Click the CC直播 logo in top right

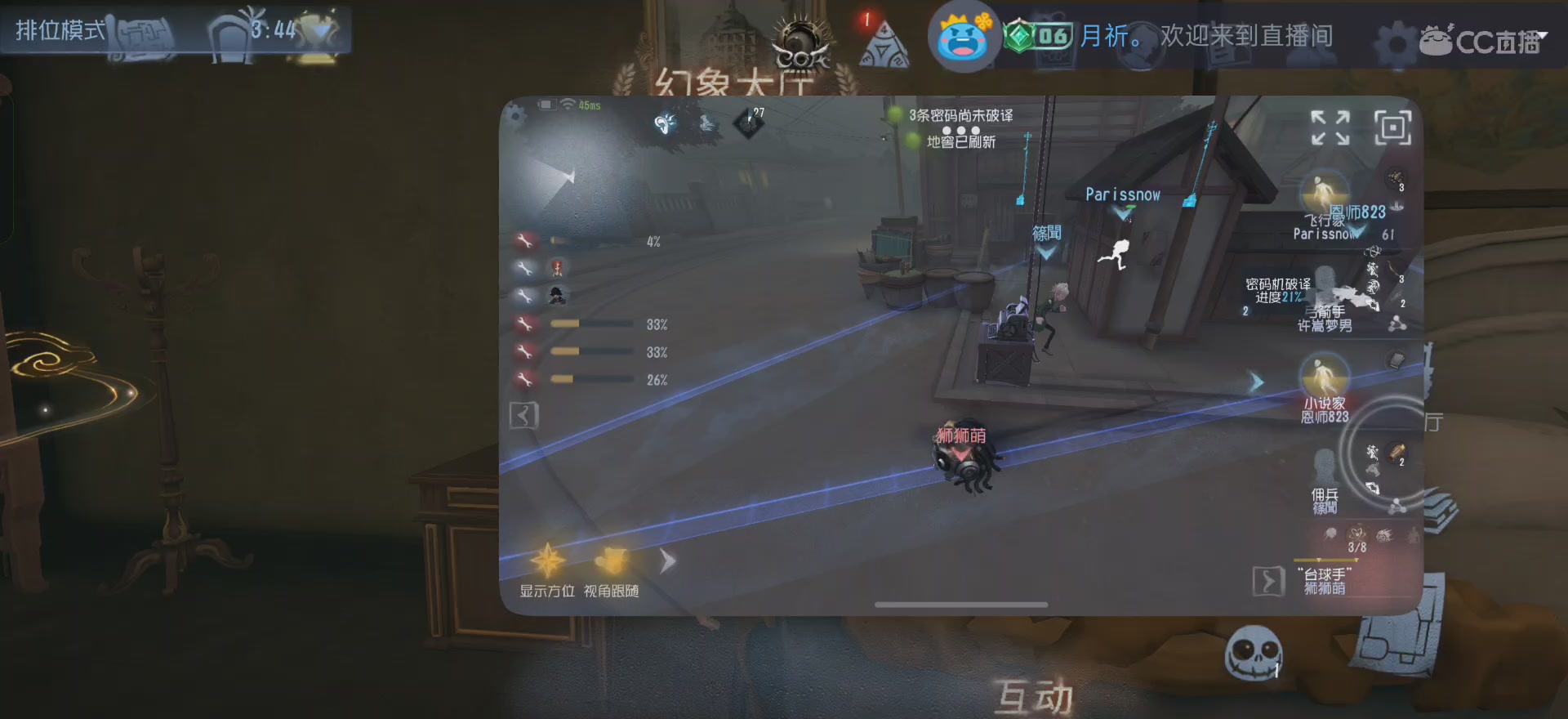1486,42
